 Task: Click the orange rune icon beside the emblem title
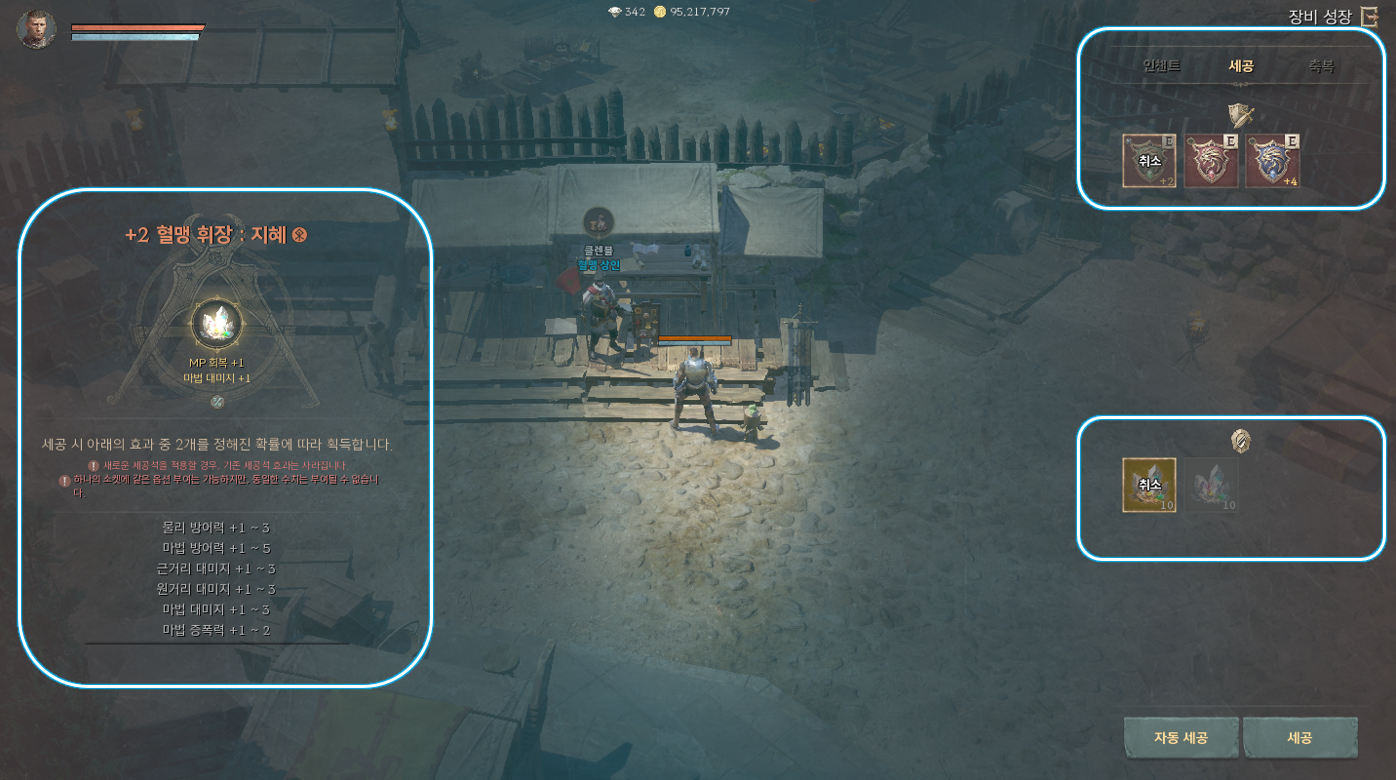point(299,235)
